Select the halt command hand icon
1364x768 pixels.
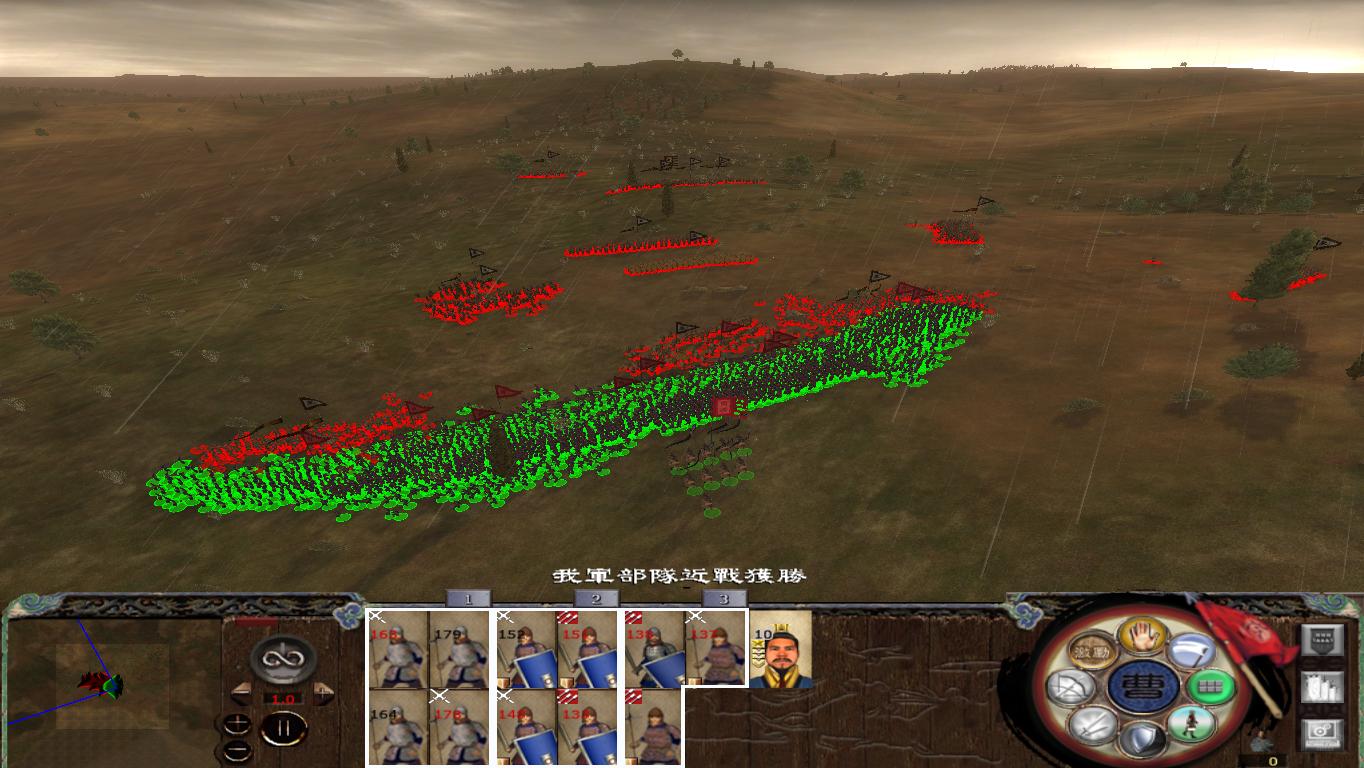(x=1141, y=635)
